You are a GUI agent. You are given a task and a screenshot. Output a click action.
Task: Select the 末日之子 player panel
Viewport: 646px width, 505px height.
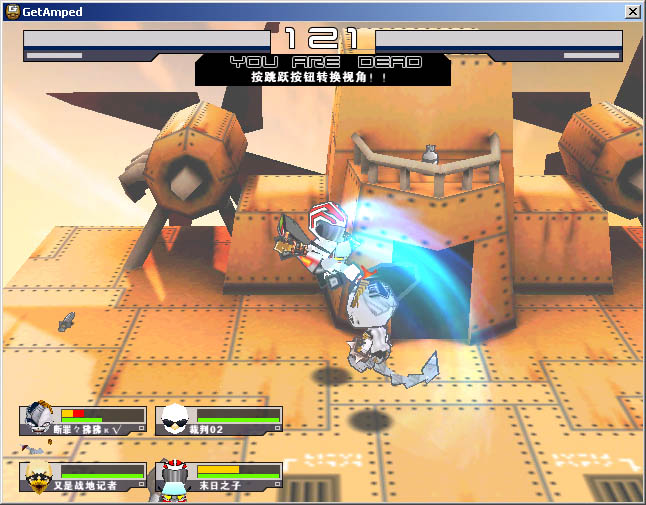click(236, 477)
